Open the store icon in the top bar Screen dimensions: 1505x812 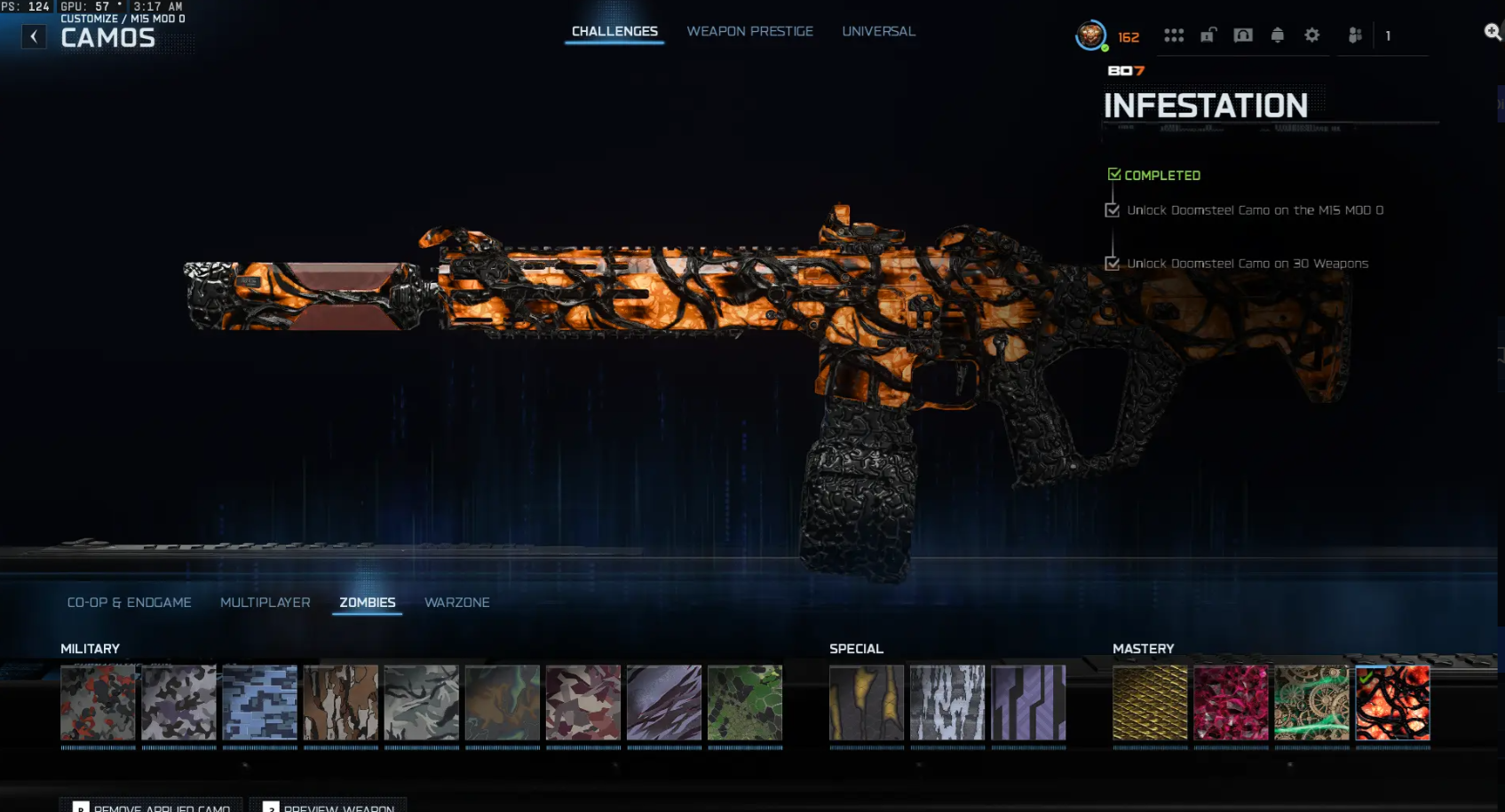tap(1243, 35)
